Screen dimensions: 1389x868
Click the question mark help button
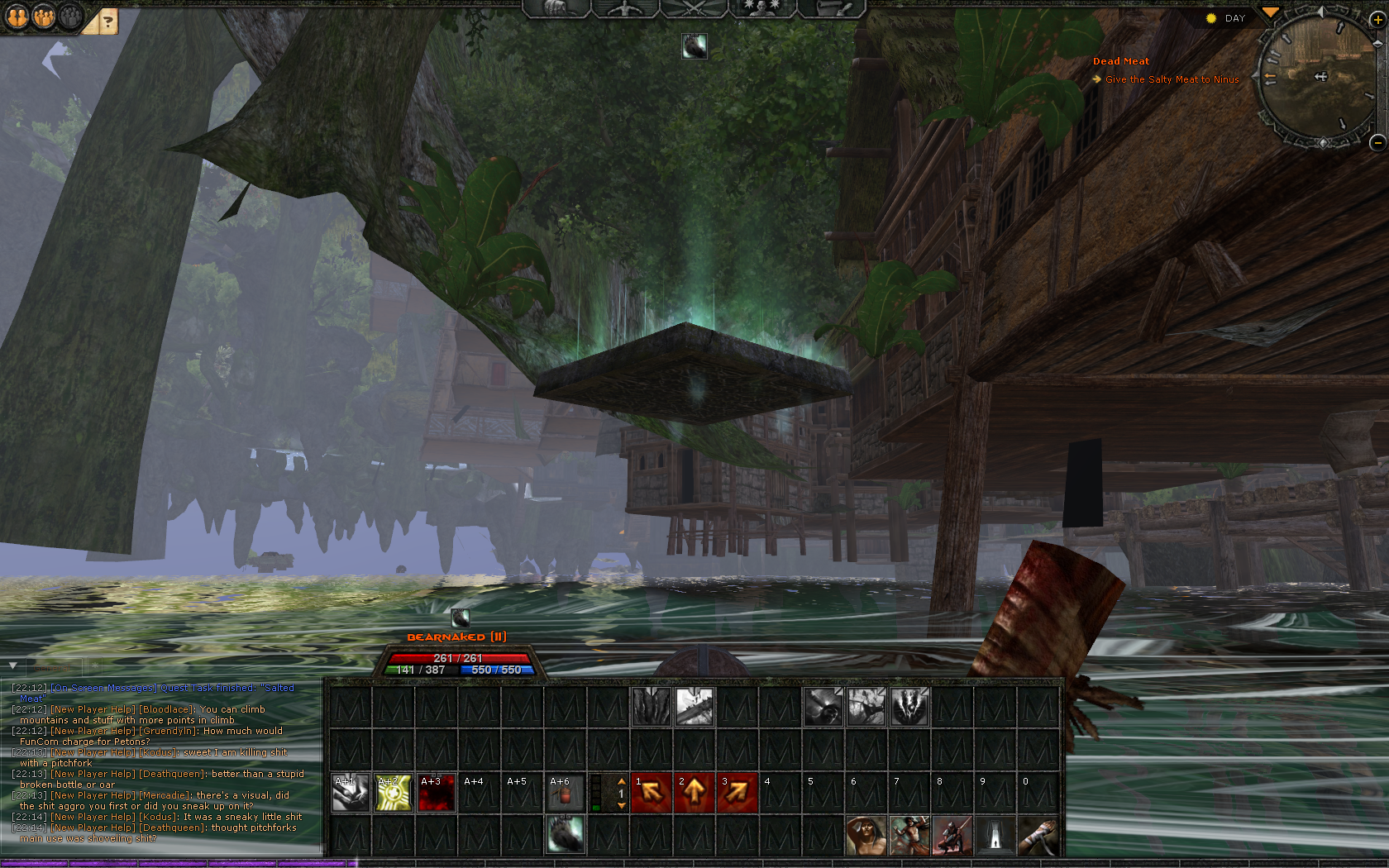[x=107, y=21]
